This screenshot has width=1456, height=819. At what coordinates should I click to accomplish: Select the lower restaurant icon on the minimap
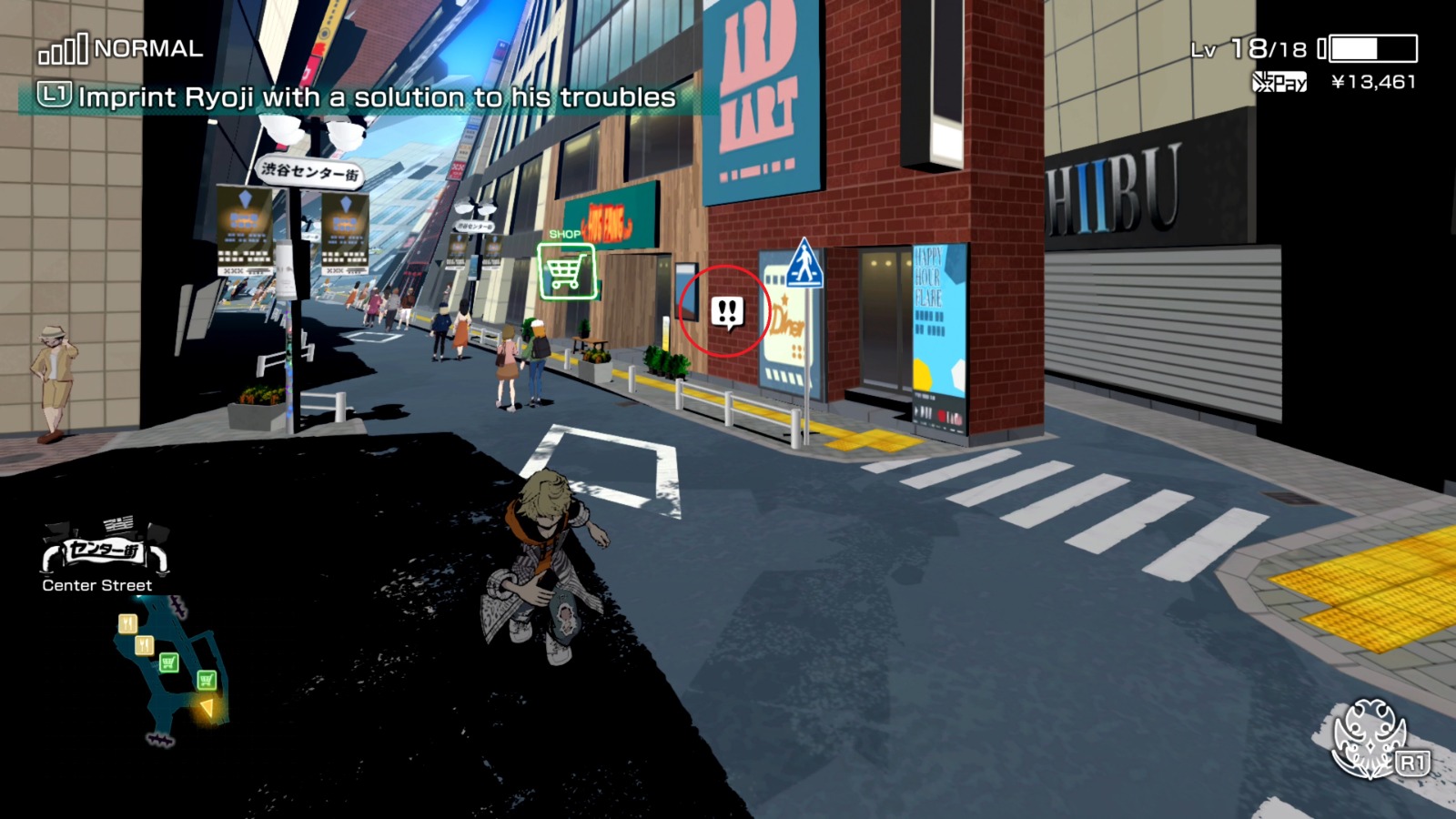[x=144, y=643]
